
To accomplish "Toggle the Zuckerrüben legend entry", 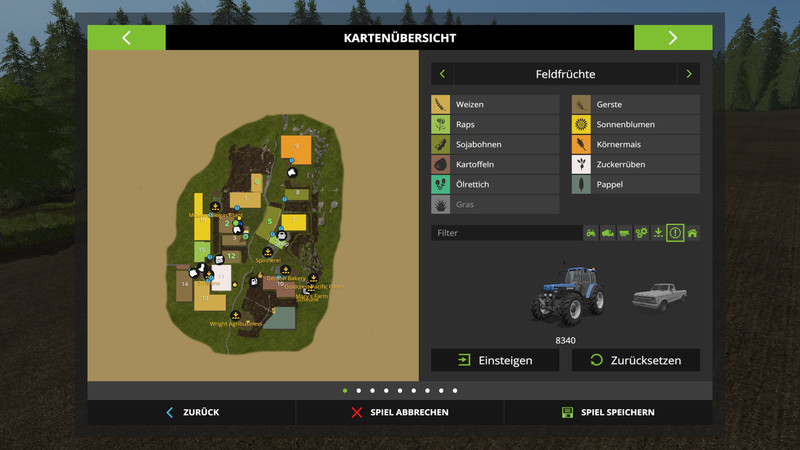I will [x=635, y=165].
